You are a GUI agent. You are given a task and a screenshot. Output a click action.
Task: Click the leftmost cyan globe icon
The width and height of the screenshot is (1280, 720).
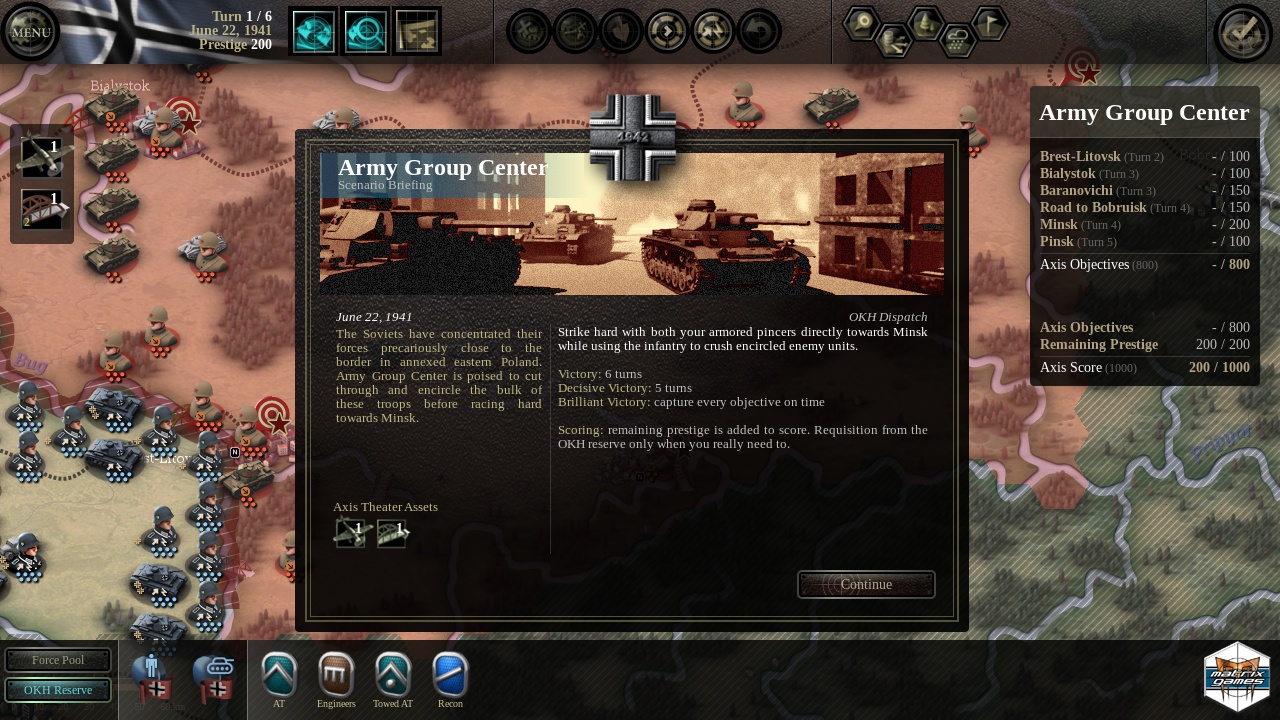[x=313, y=31]
